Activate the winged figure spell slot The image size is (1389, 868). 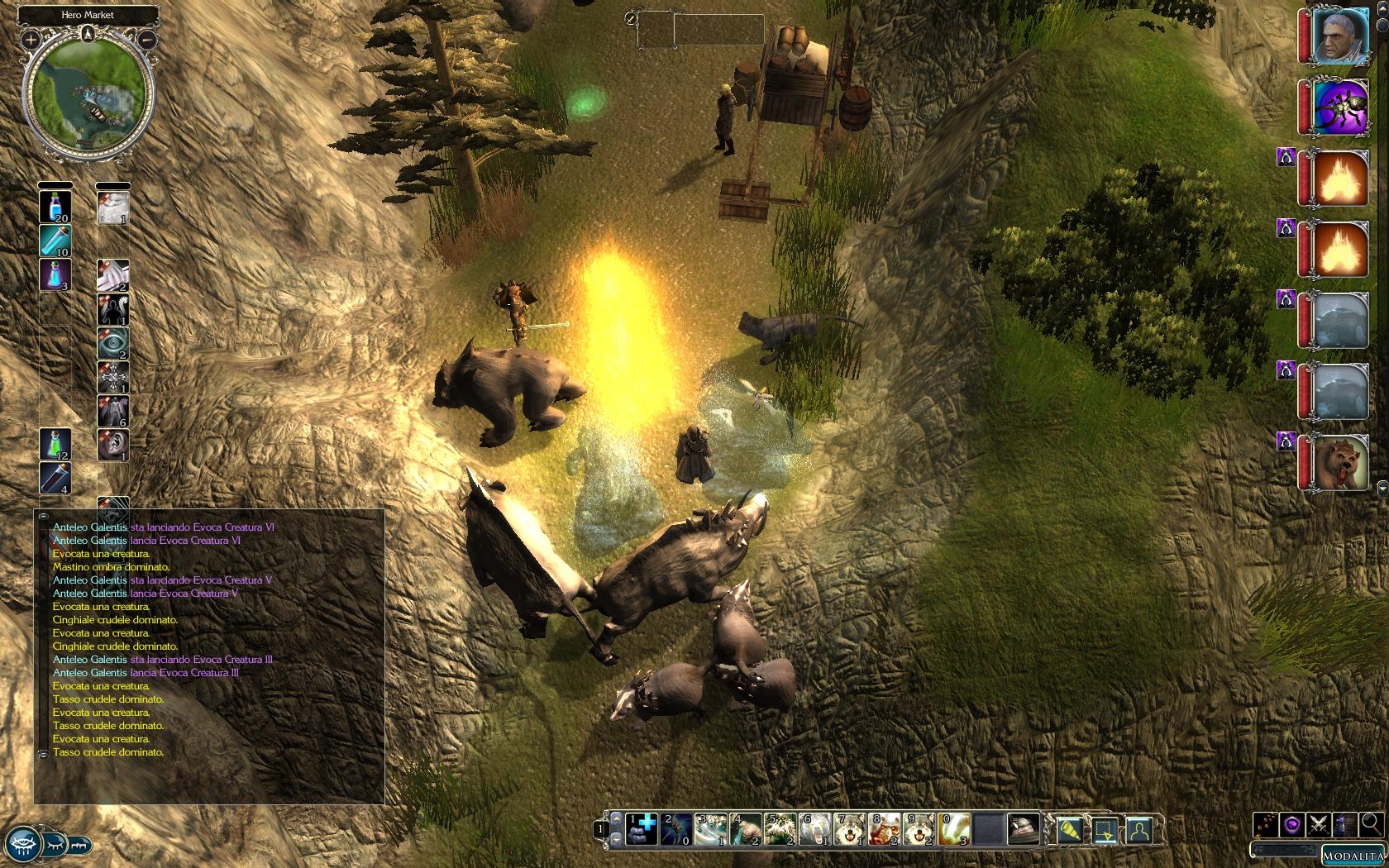tap(113, 411)
